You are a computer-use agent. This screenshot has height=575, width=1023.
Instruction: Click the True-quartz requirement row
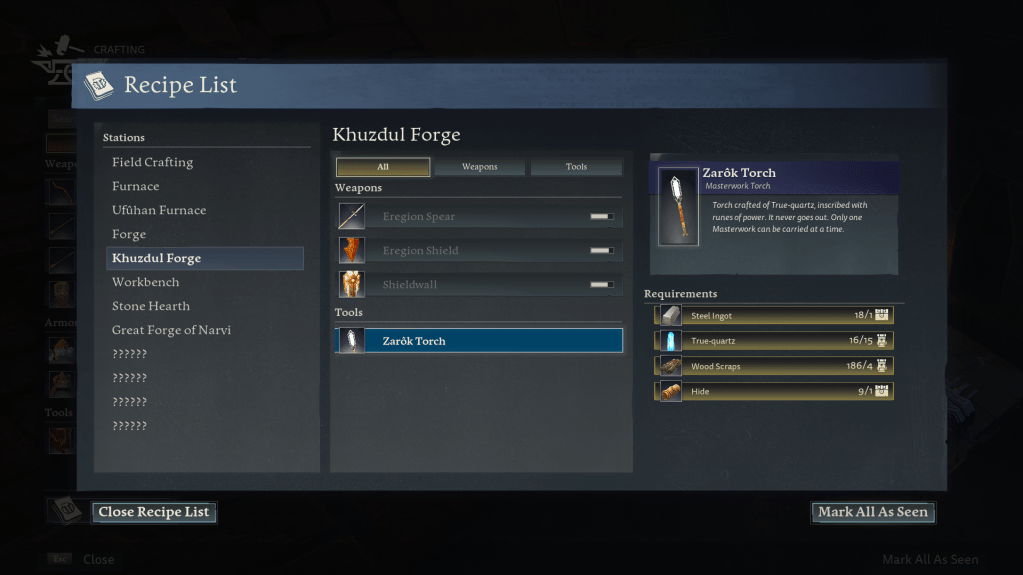pyautogui.click(x=774, y=340)
